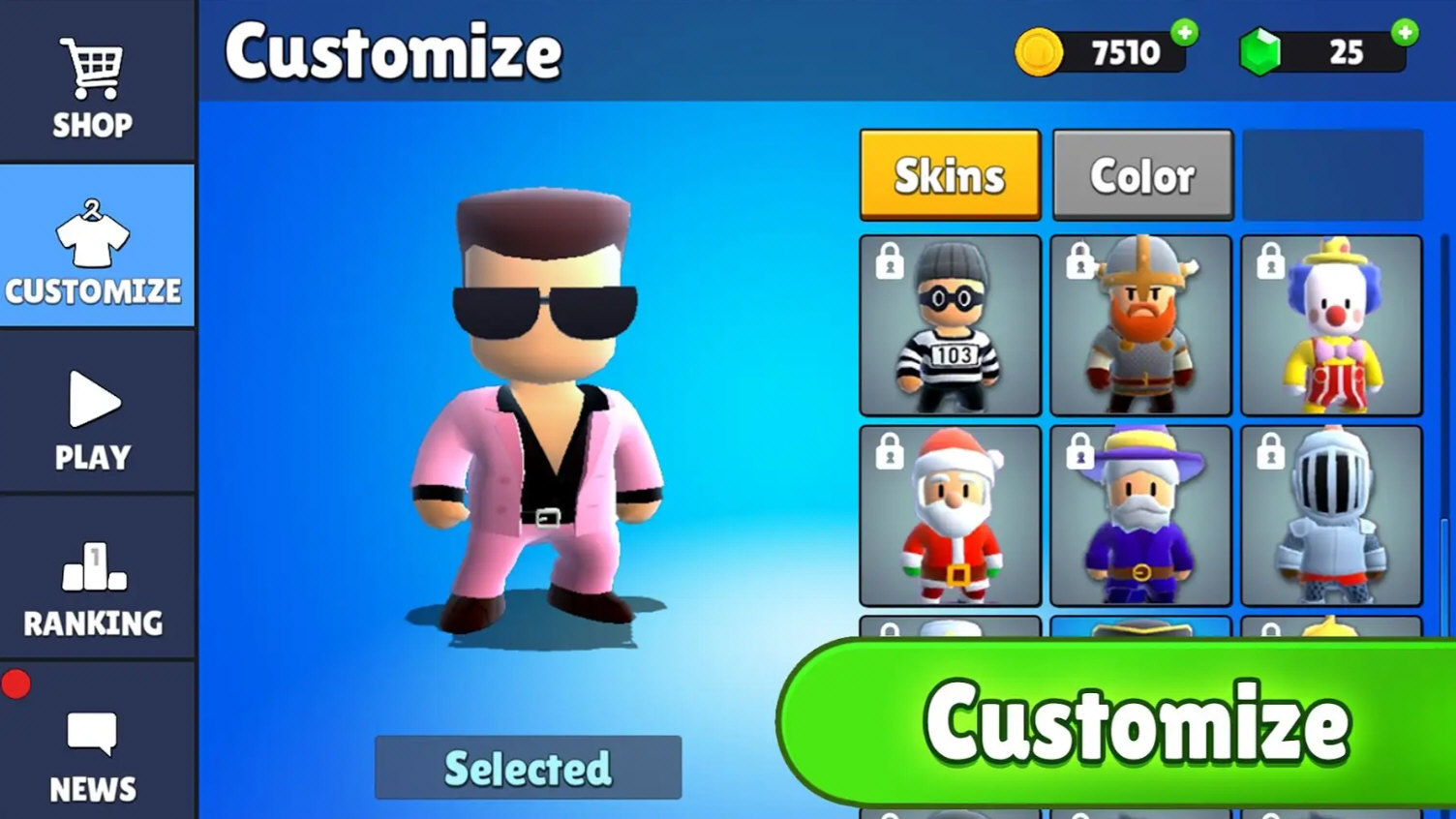Start a match with Play
Viewport: 1456px width, 819px height.
pos(94,416)
